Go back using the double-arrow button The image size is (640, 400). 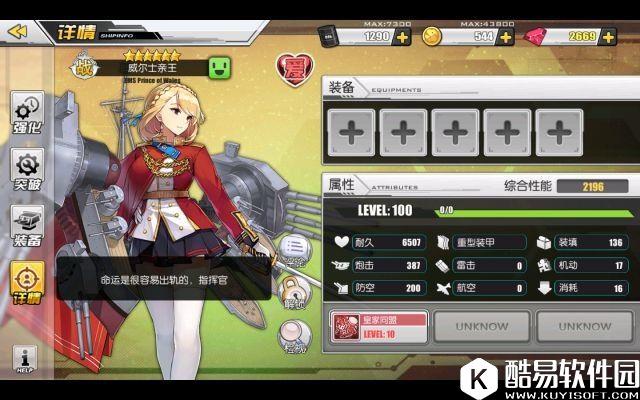(x=17, y=31)
